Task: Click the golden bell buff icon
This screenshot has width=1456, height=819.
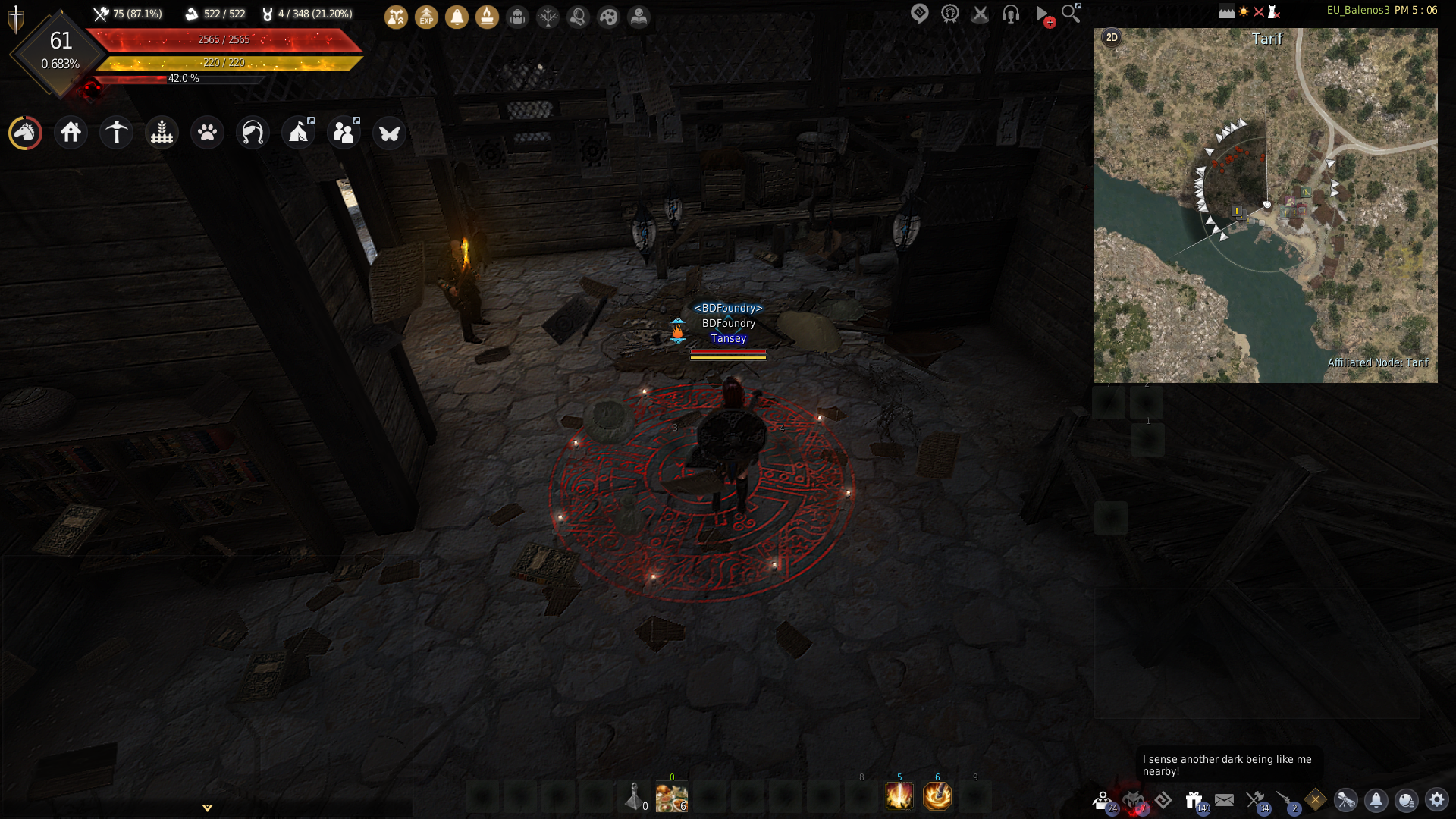Action: coord(457,17)
